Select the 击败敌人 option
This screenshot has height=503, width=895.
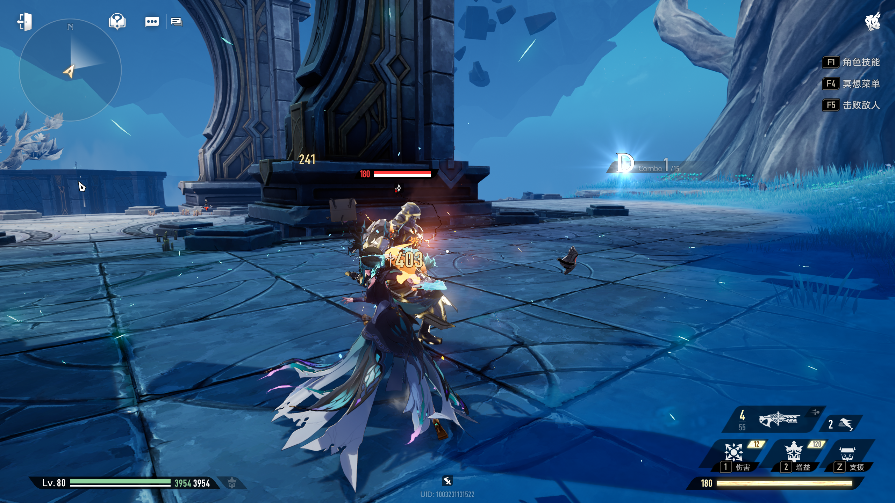click(851, 105)
